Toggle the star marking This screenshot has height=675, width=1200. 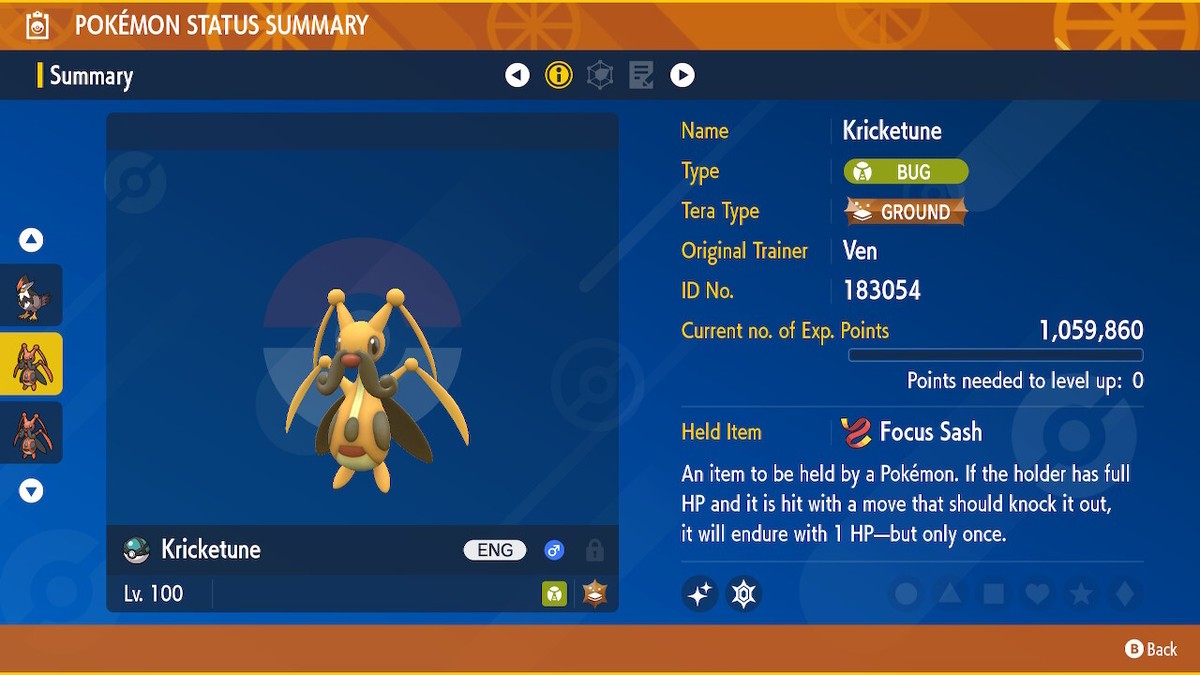click(x=1081, y=594)
